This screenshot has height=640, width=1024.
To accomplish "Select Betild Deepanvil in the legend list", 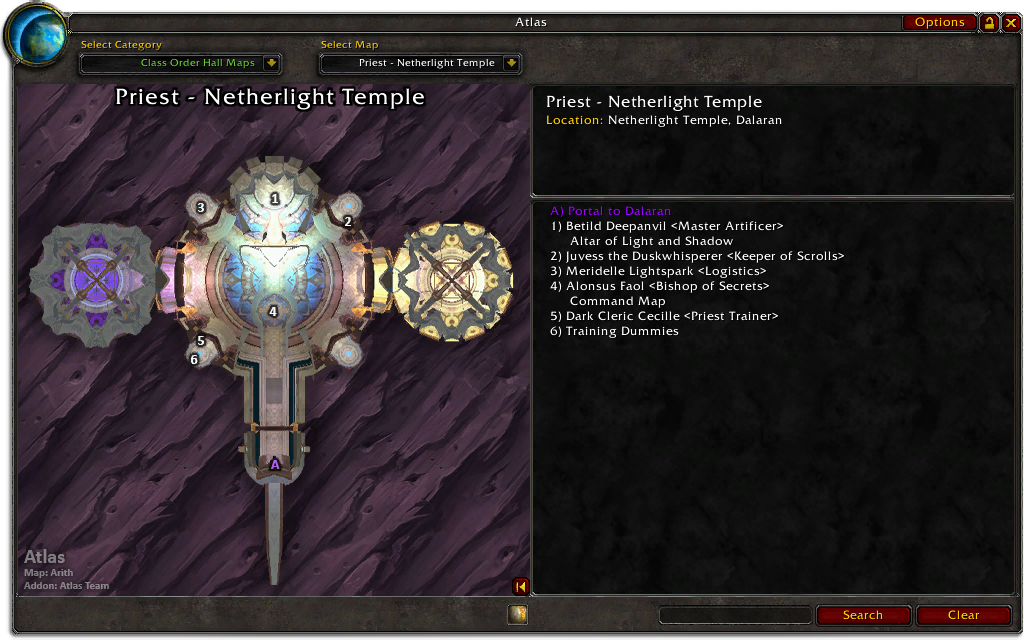I will tap(666, 226).
